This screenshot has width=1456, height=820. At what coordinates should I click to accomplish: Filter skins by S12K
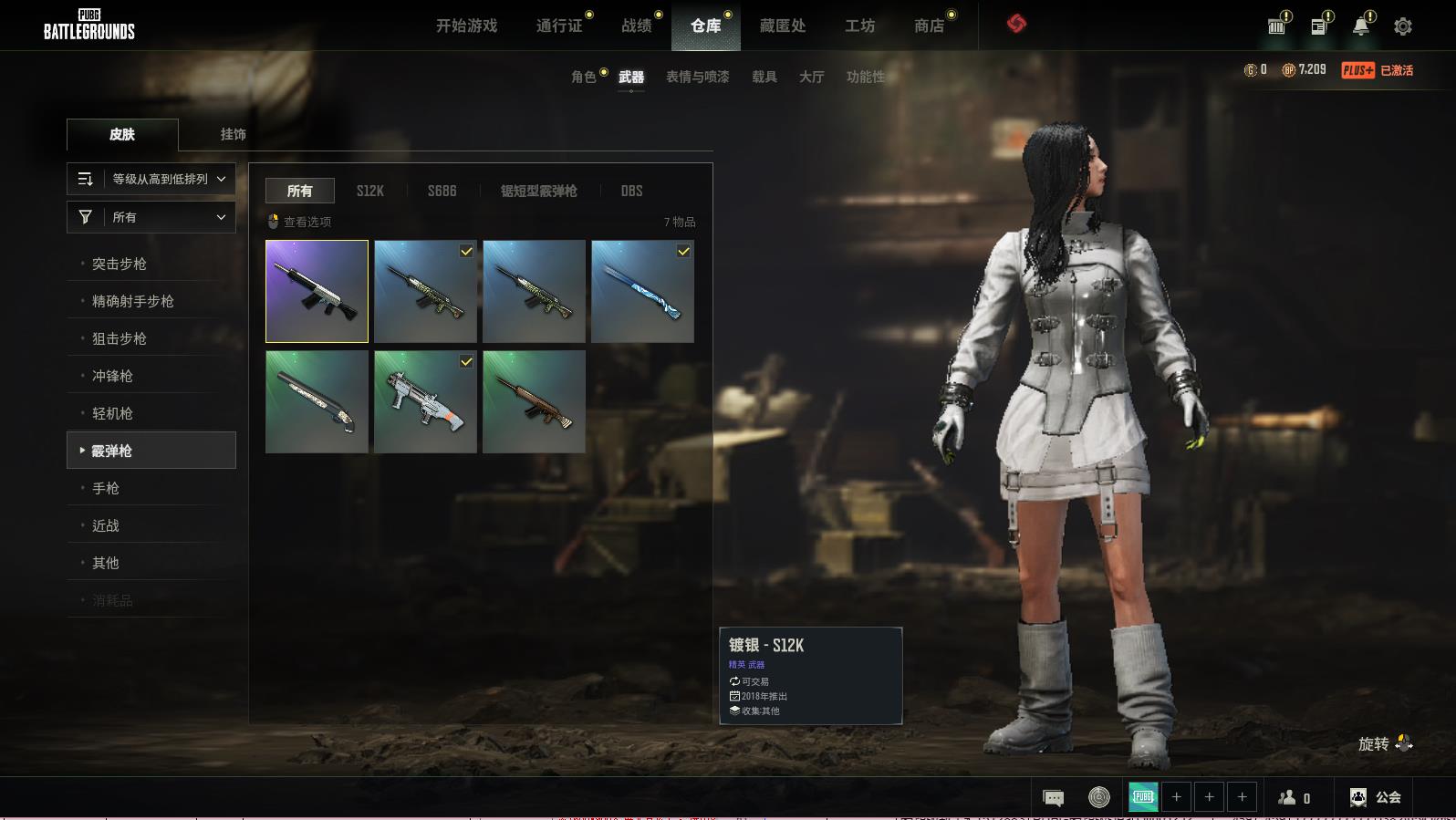(370, 191)
